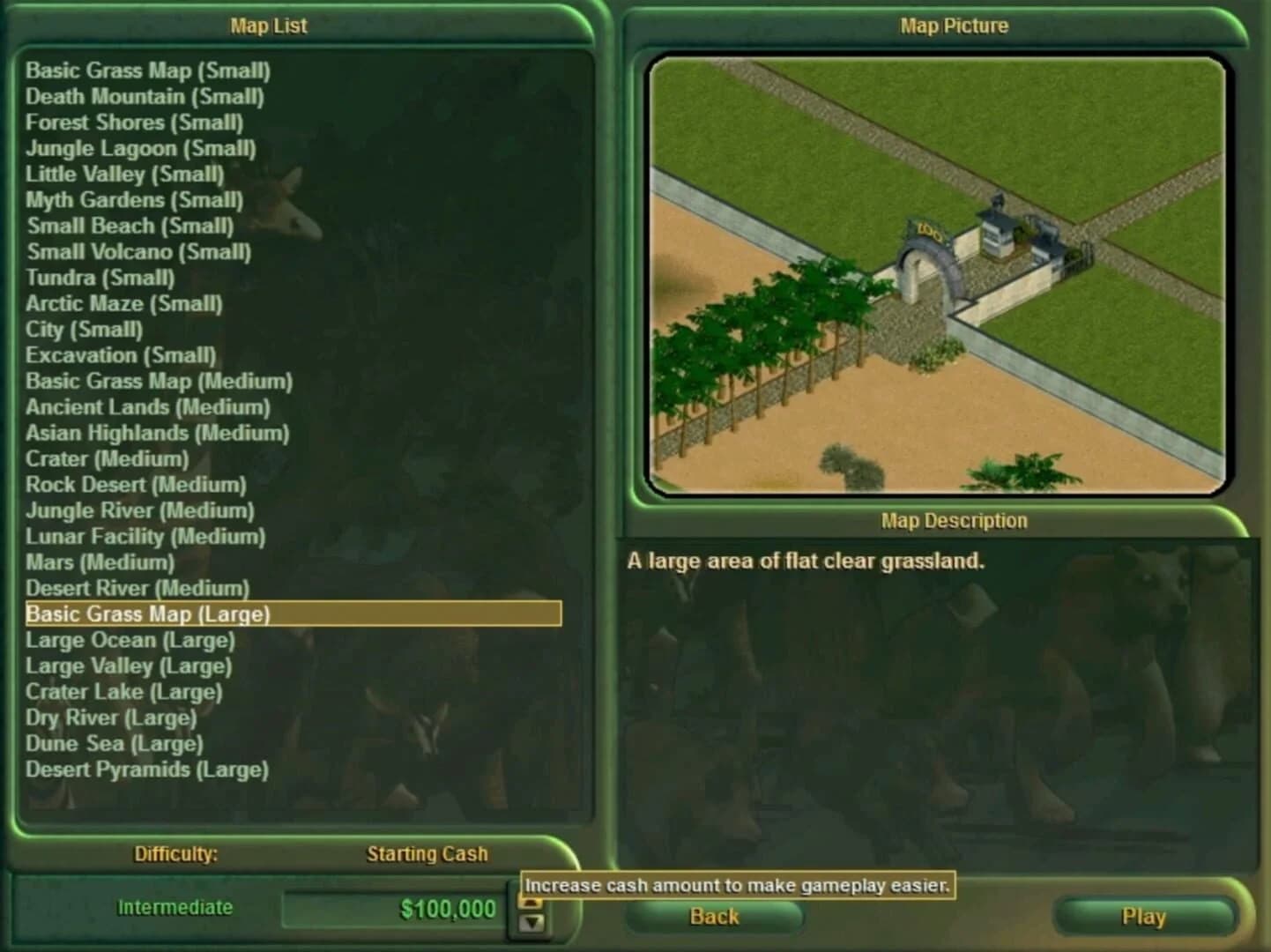Screen dimensions: 1271x952
Task: Select Jungle Lagoon (Small) map
Action: click(x=141, y=149)
